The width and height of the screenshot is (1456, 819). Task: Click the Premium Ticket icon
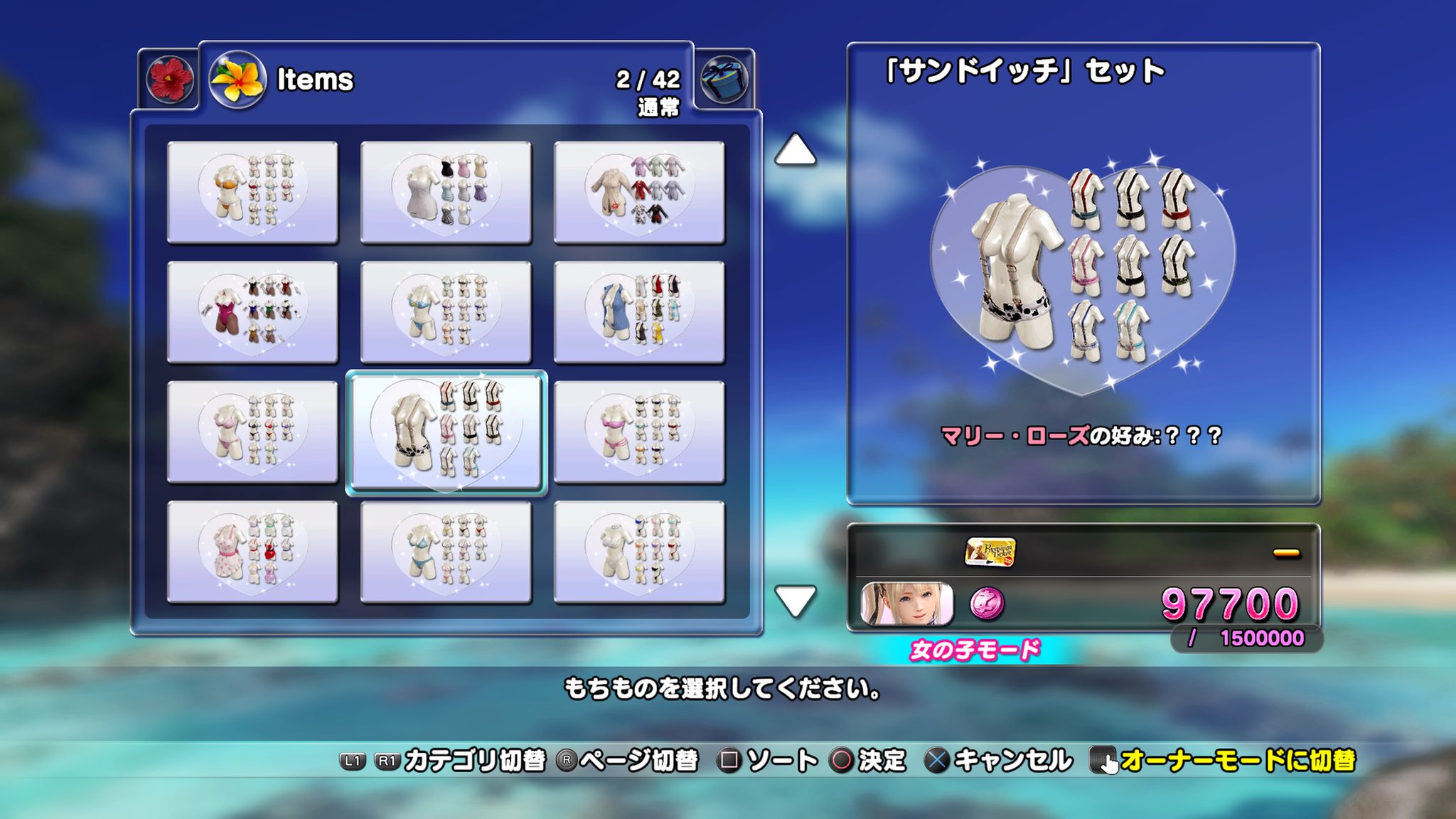990,552
